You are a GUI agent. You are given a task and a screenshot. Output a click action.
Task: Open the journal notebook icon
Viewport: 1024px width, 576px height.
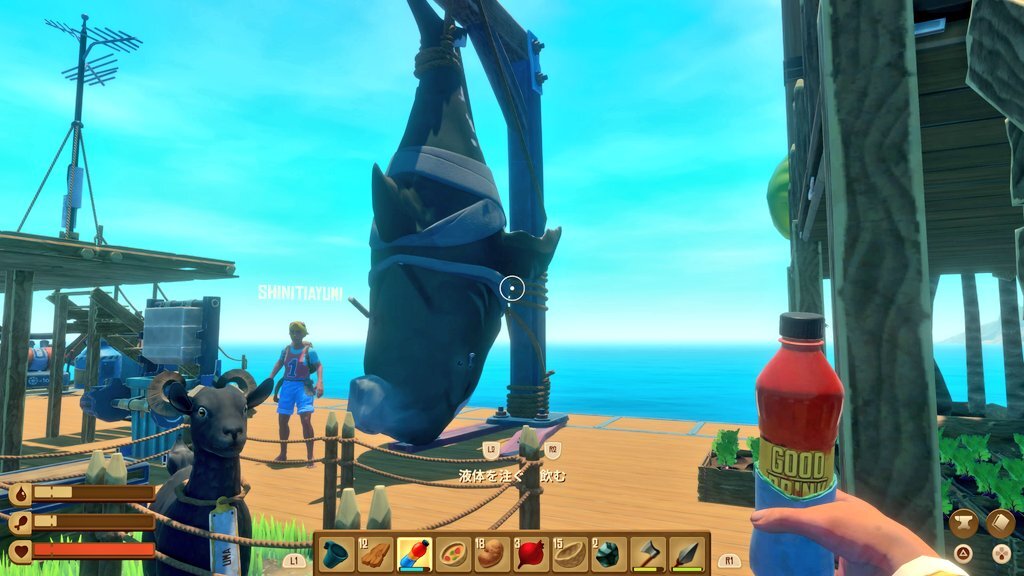(1000, 523)
